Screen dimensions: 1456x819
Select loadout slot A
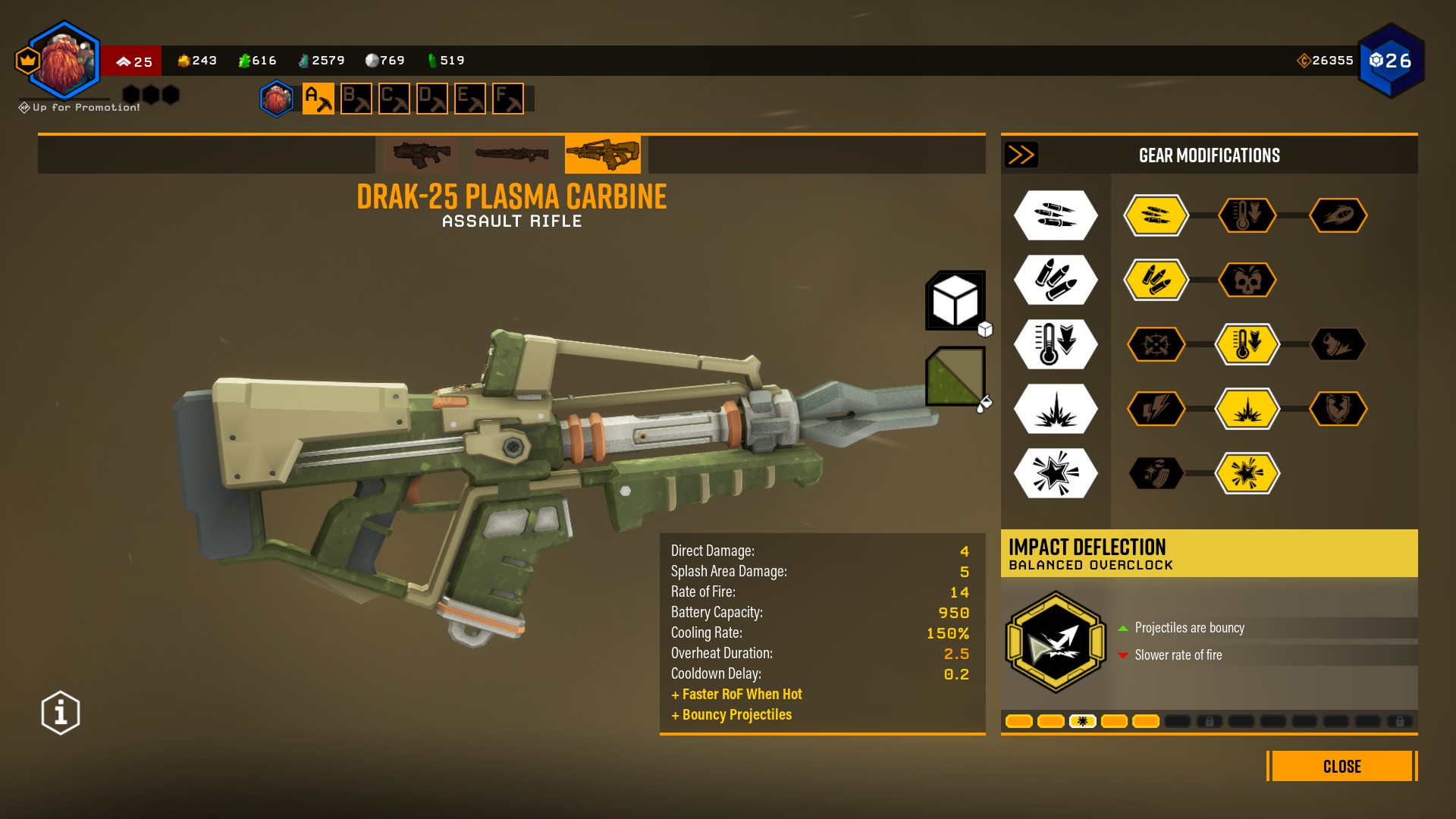tap(318, 99)
